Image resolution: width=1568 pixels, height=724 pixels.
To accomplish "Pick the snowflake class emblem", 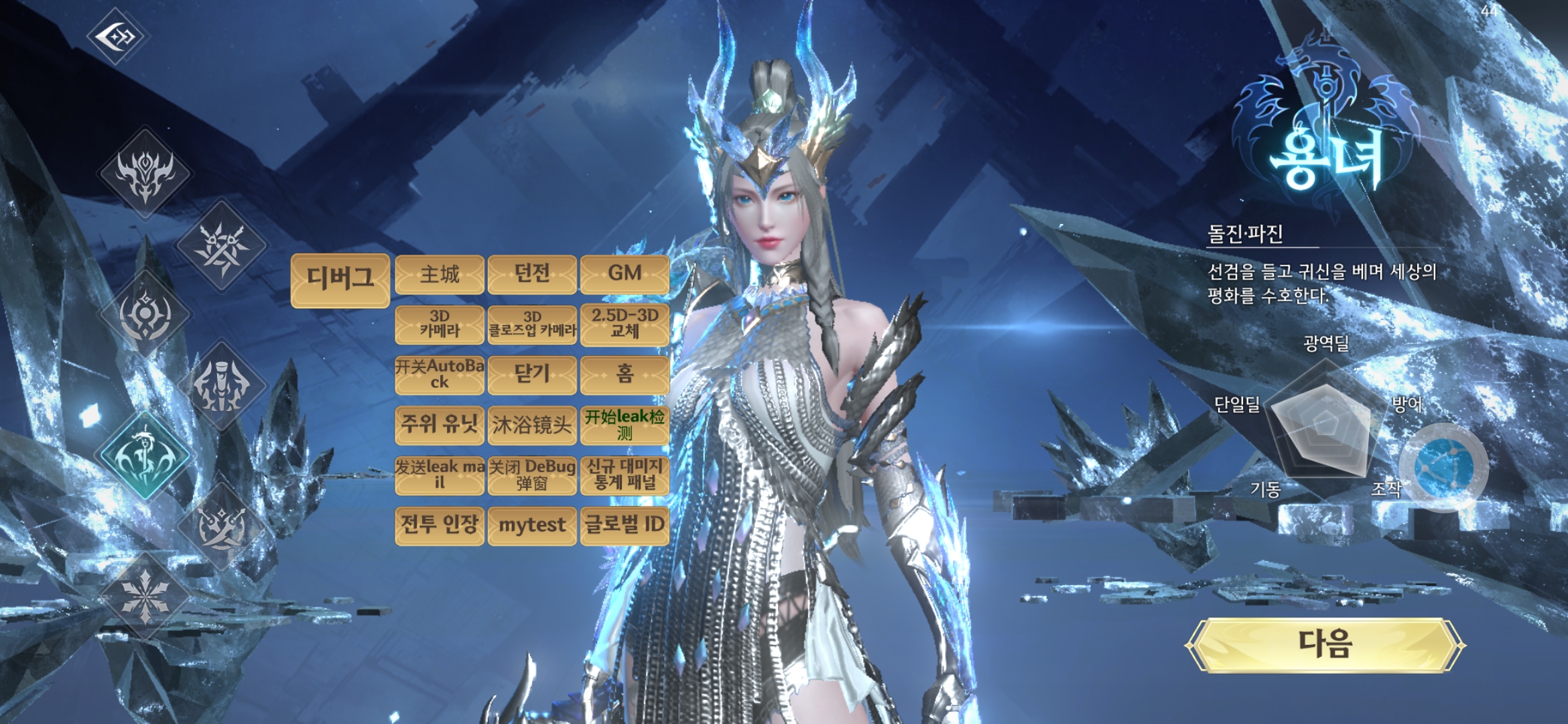I will 145,595.
